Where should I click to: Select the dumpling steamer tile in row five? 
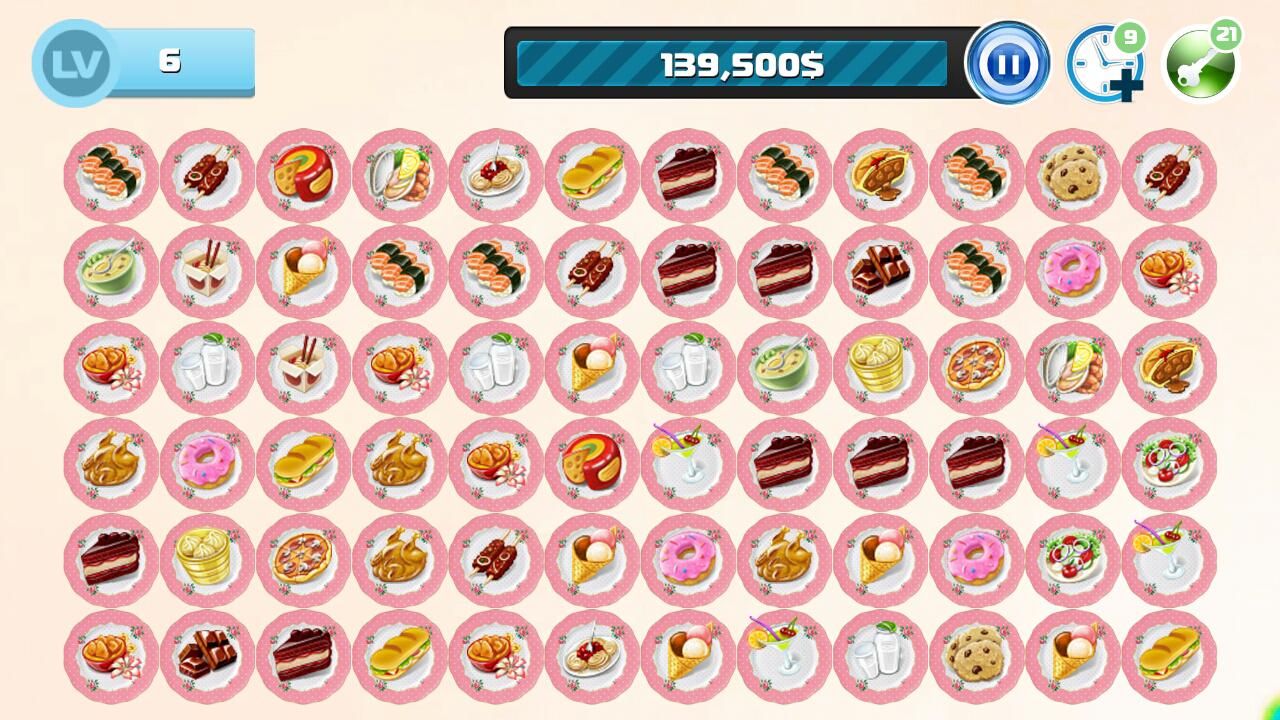(x=206, y=560)
